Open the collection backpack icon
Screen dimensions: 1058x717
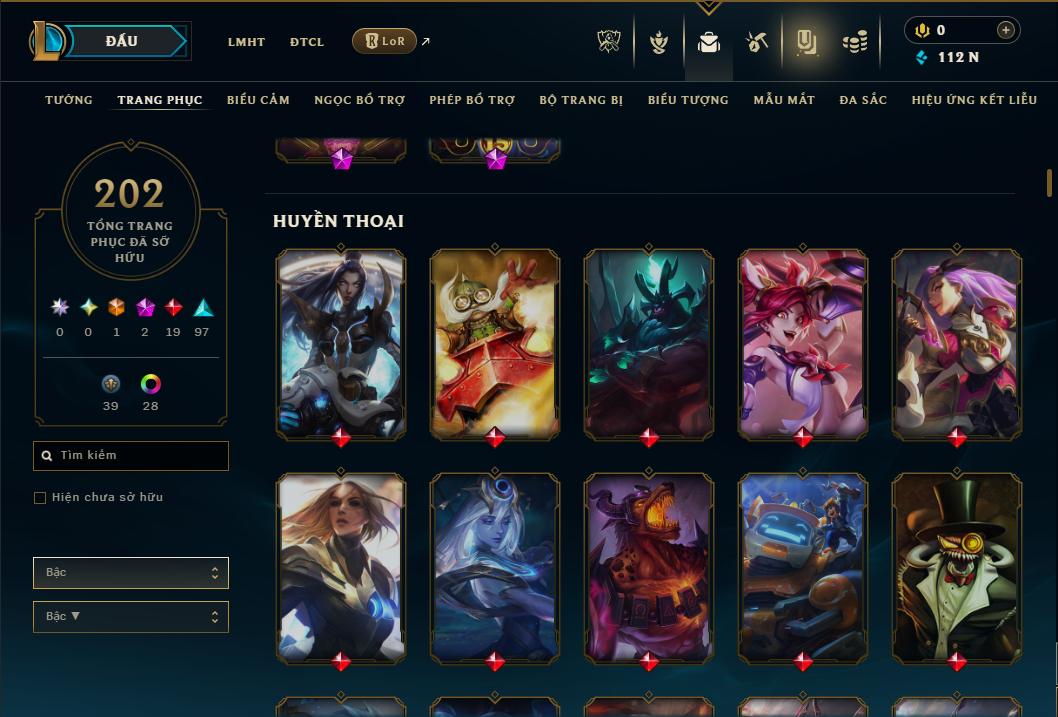click(x=709, y=42)
